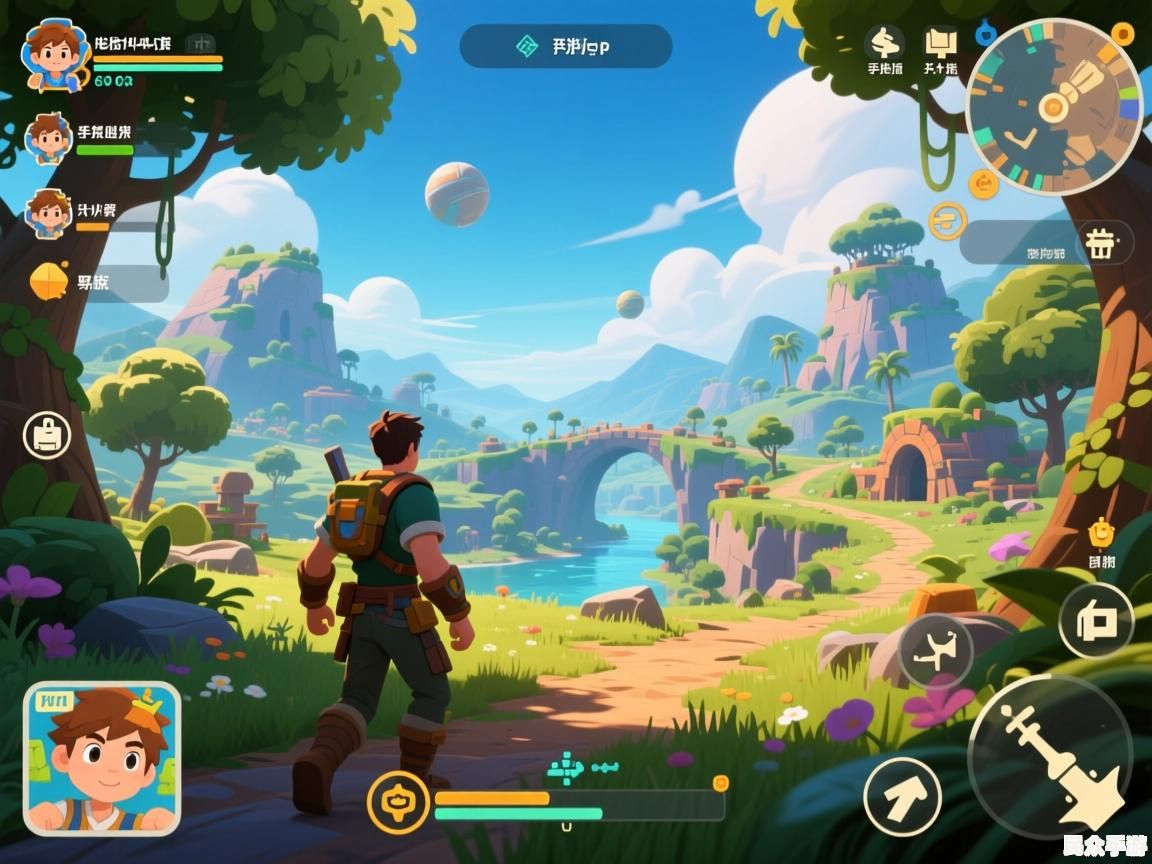Tap the large sword attack button
Image resolution: width=1152 pixels, height=864 pixels.
click(x=1049, y=757)
